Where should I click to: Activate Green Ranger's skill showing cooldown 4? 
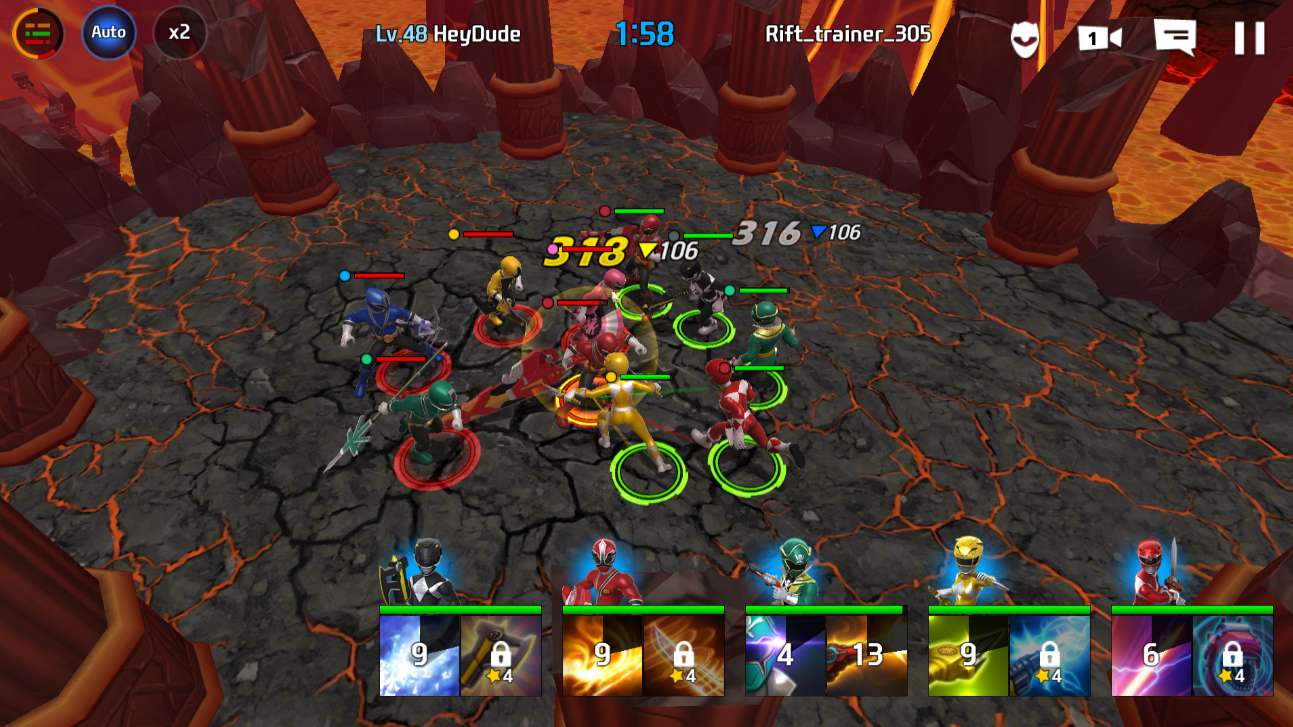pos(785,655)
